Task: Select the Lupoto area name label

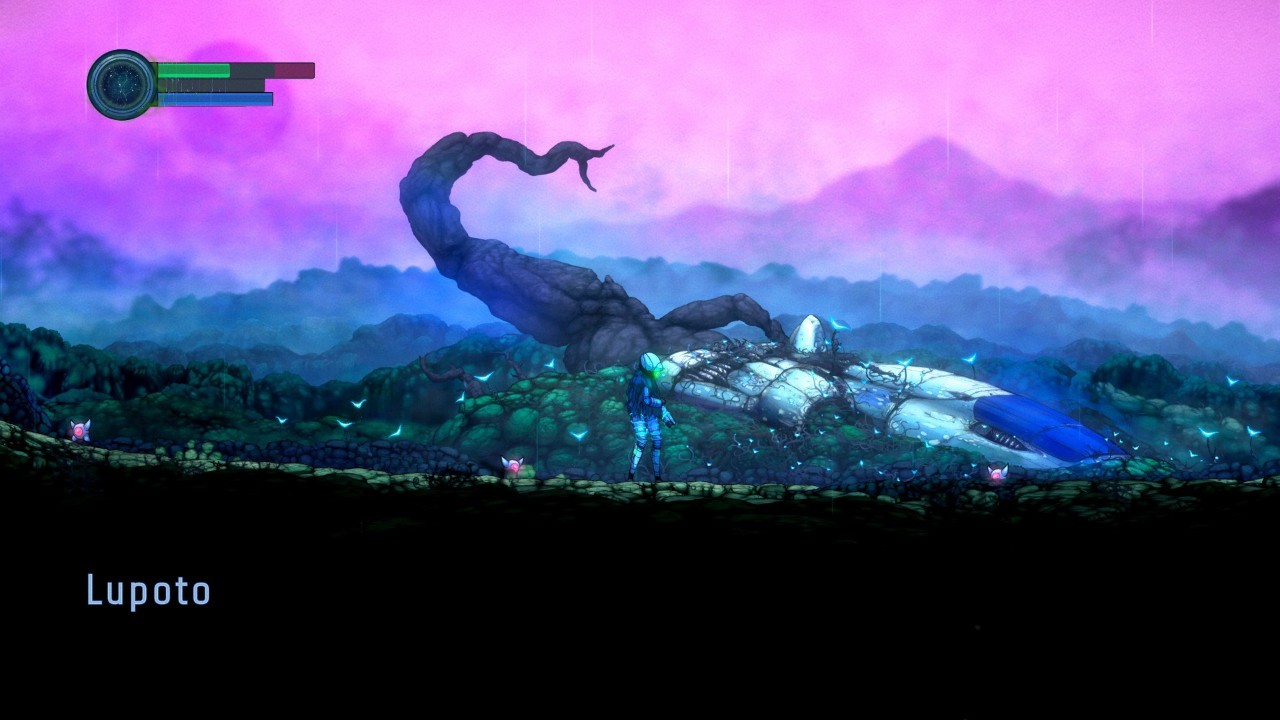Action: (x=148, y=590)
